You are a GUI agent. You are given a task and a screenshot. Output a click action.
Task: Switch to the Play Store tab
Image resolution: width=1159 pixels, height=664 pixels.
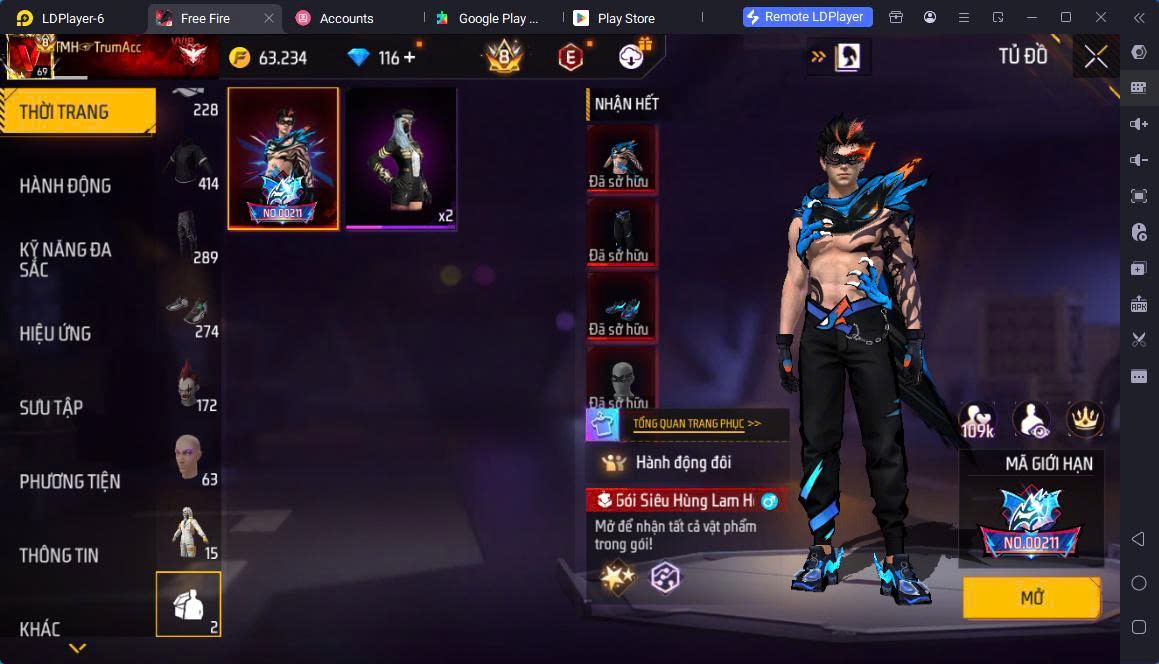pos(625,18)
